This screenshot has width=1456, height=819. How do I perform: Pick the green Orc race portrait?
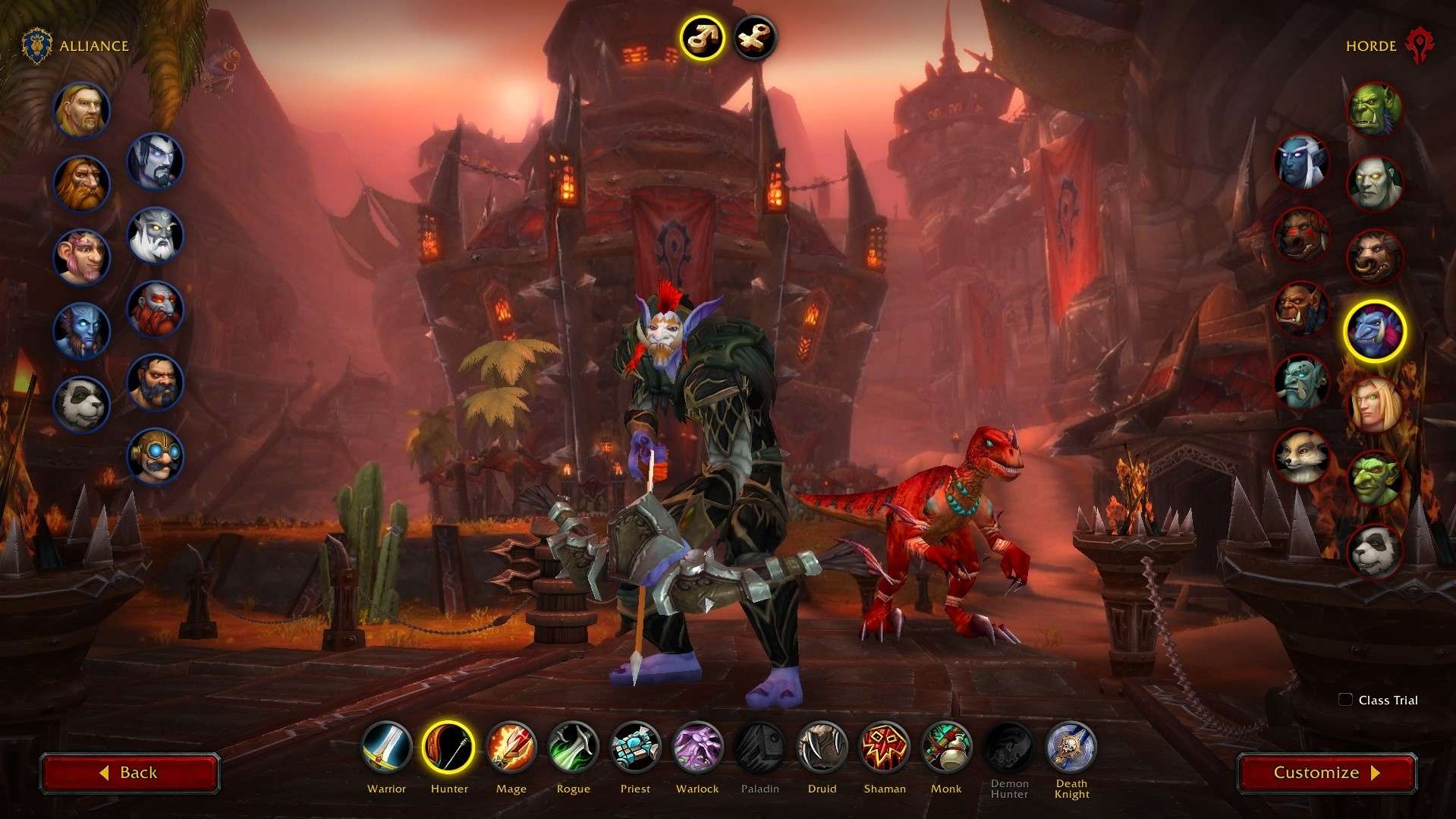tap(1374, 110)
